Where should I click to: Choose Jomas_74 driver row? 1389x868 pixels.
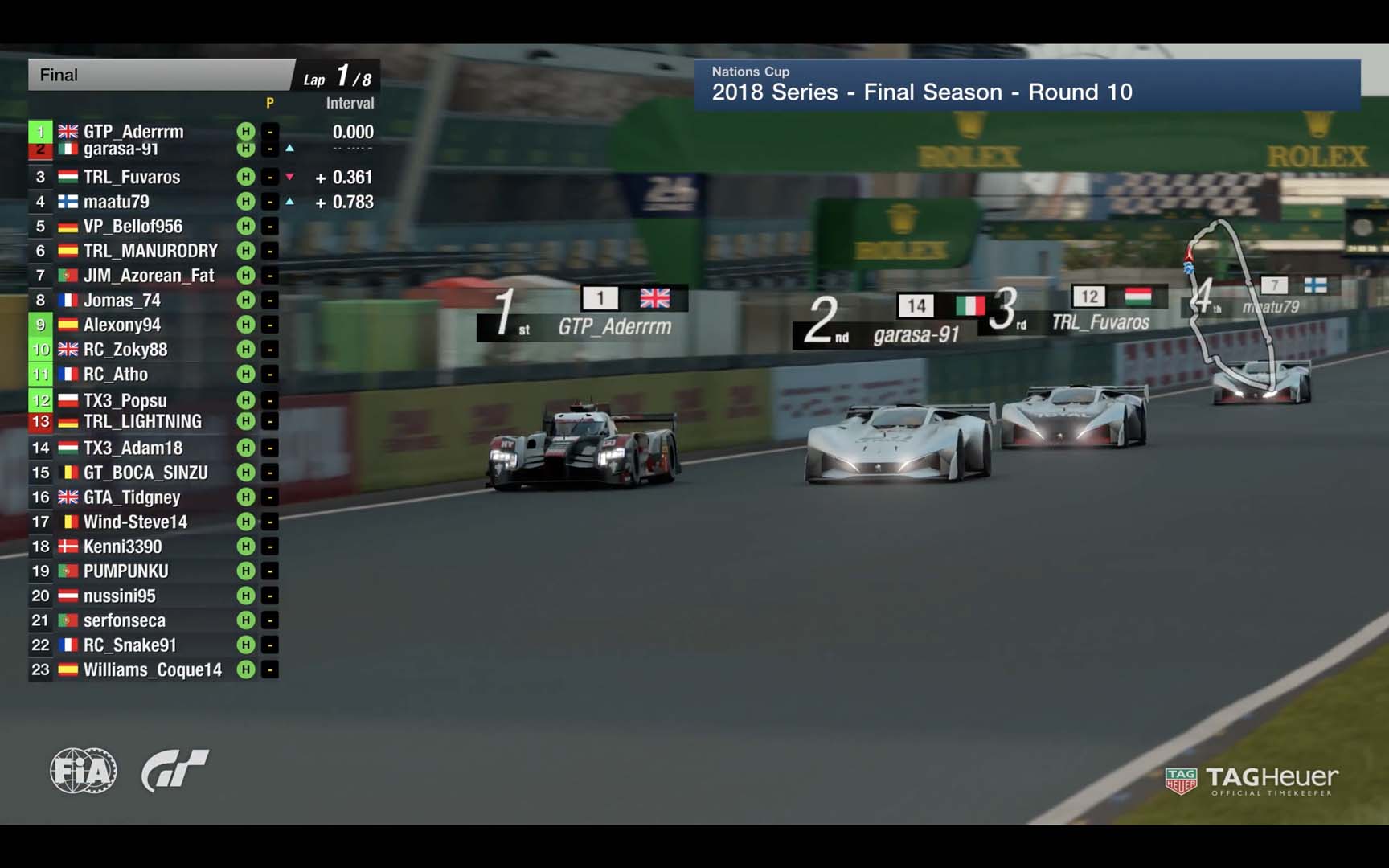tap(122, 301)
